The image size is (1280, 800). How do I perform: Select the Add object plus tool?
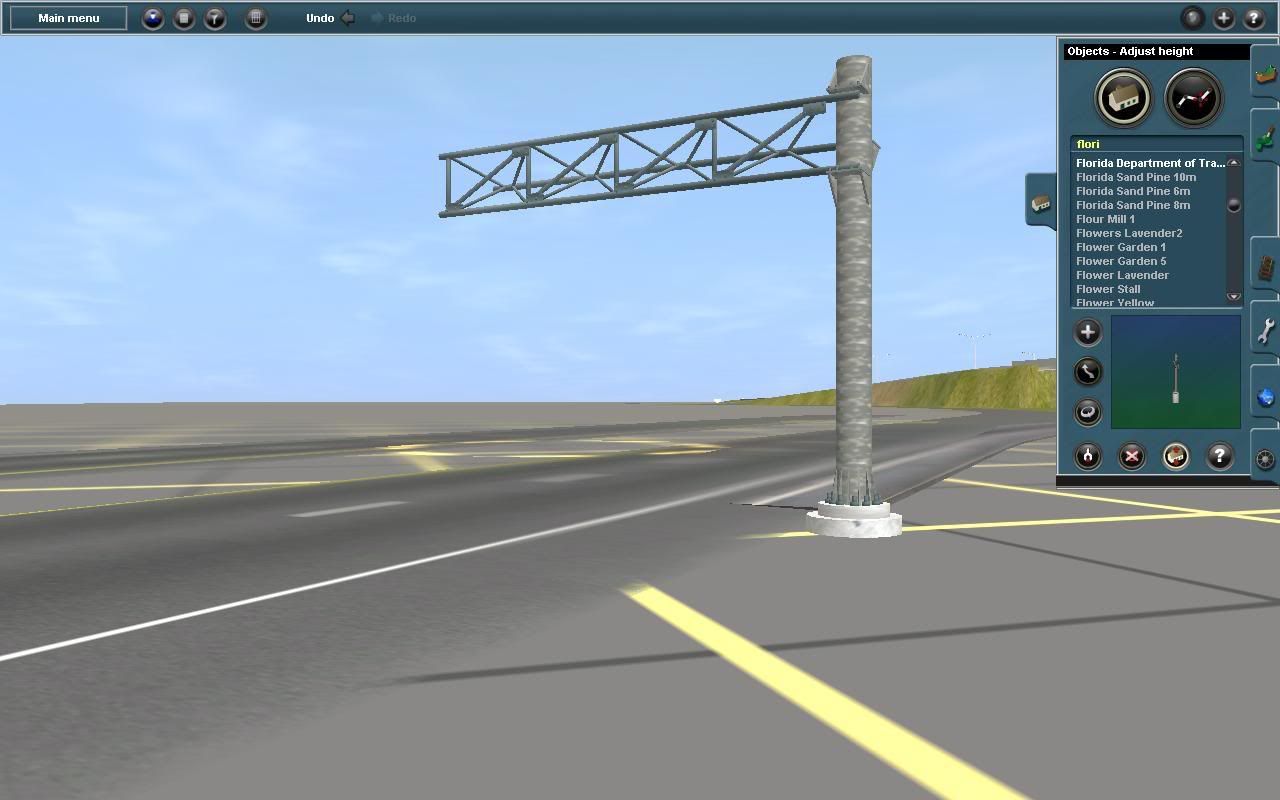point(1087,332)
